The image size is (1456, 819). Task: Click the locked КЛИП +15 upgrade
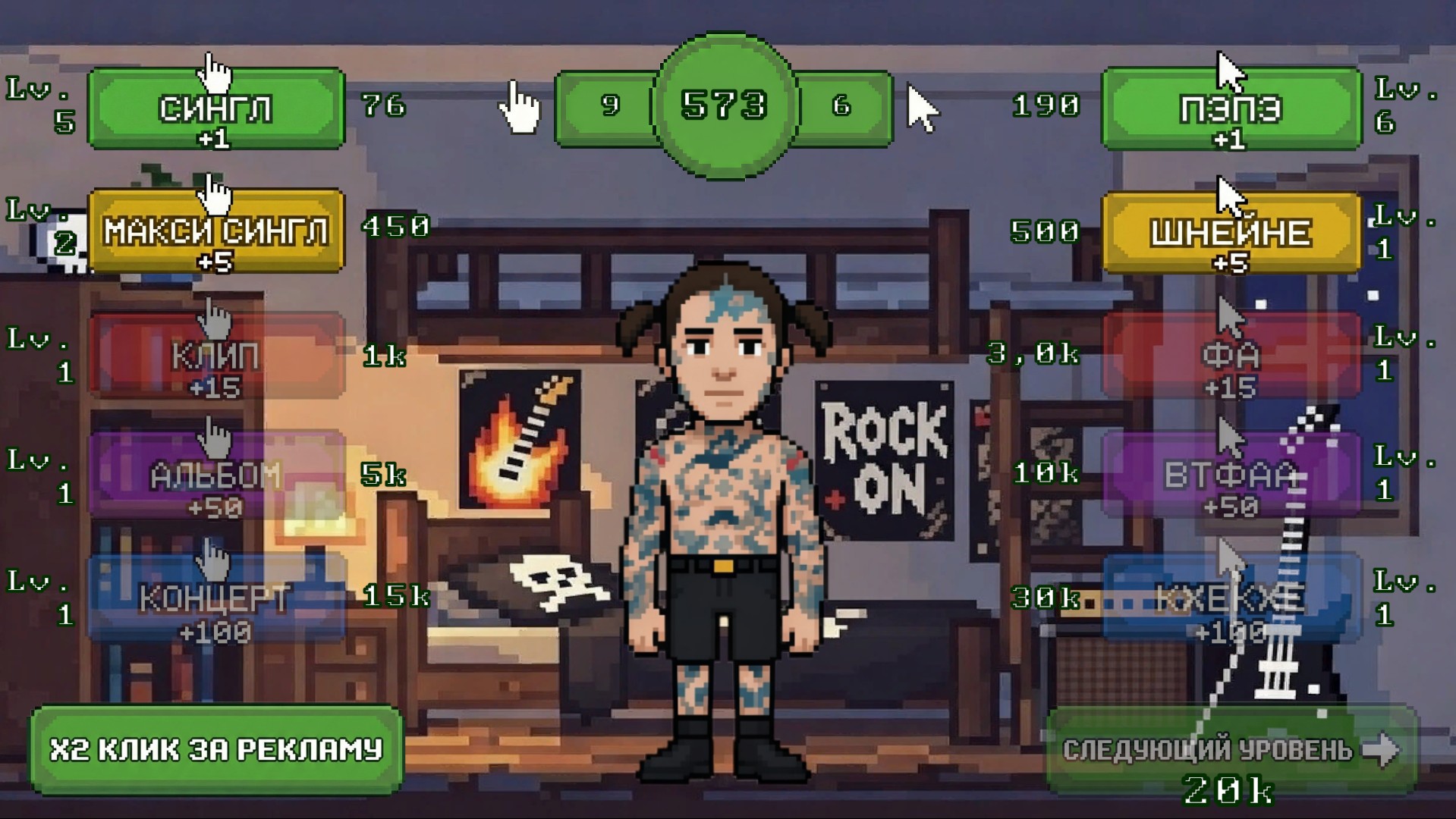pyautogui.click(x=215, y=356)
